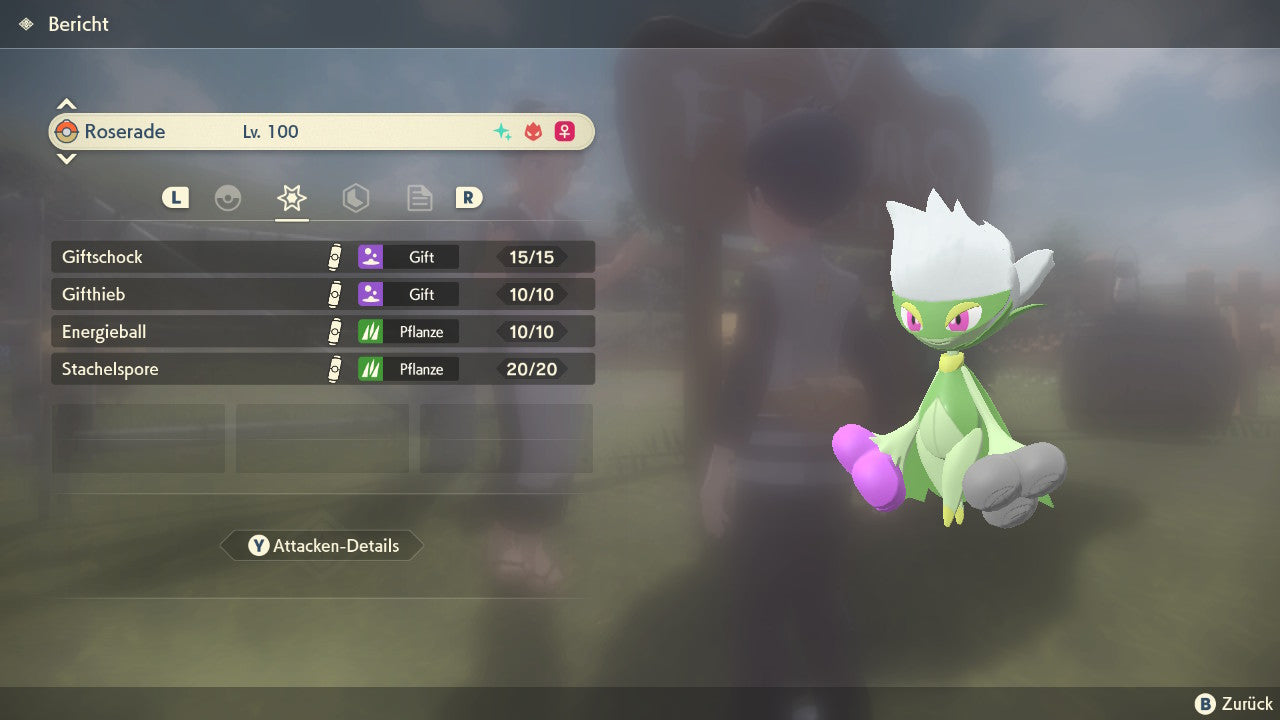The height and width of the screenshot is (720, 1280).
Task: Open Attacken-Details for the moves
Action: coord(322,546)
